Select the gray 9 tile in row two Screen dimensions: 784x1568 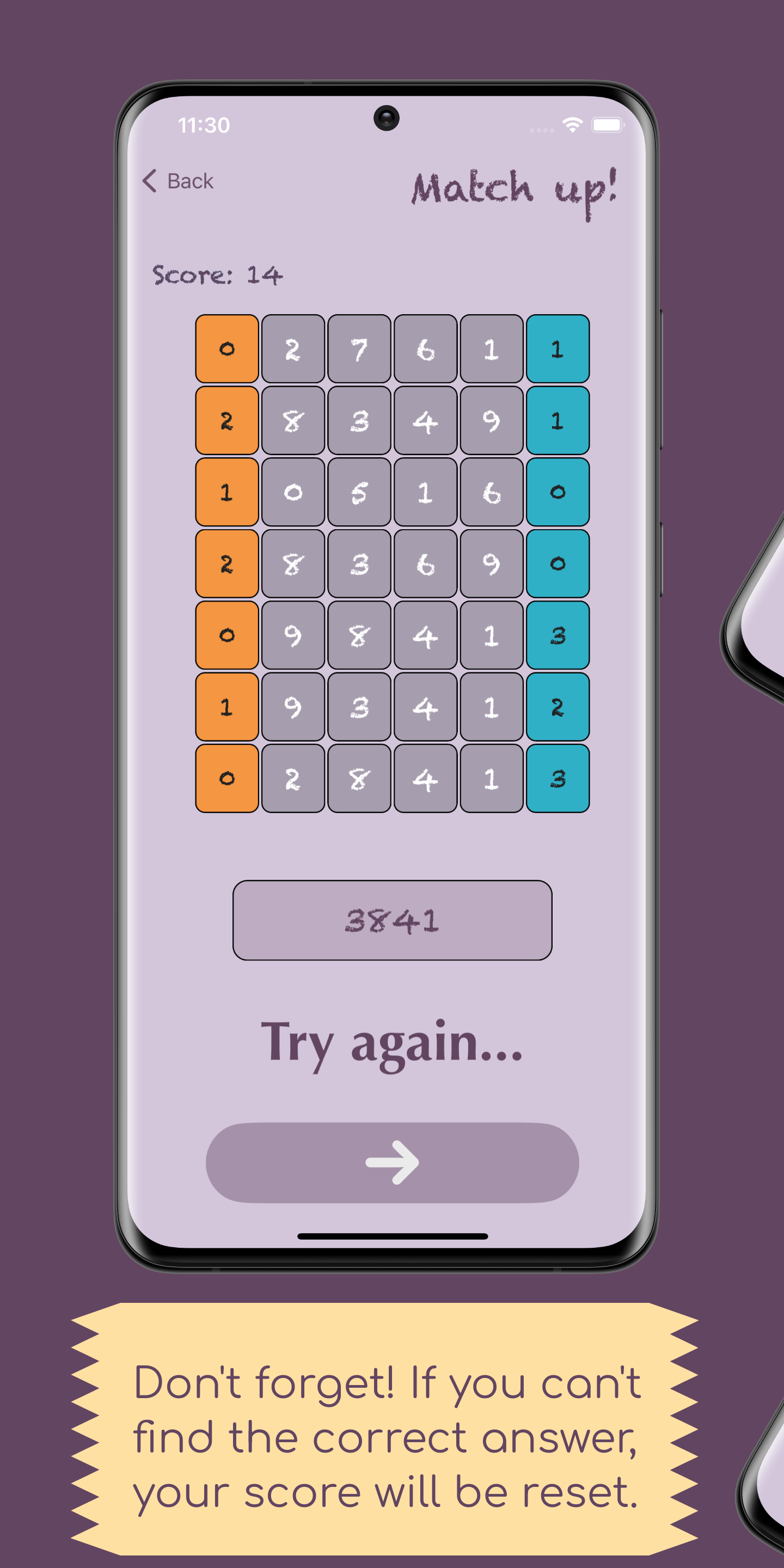(x=492, y=419)
